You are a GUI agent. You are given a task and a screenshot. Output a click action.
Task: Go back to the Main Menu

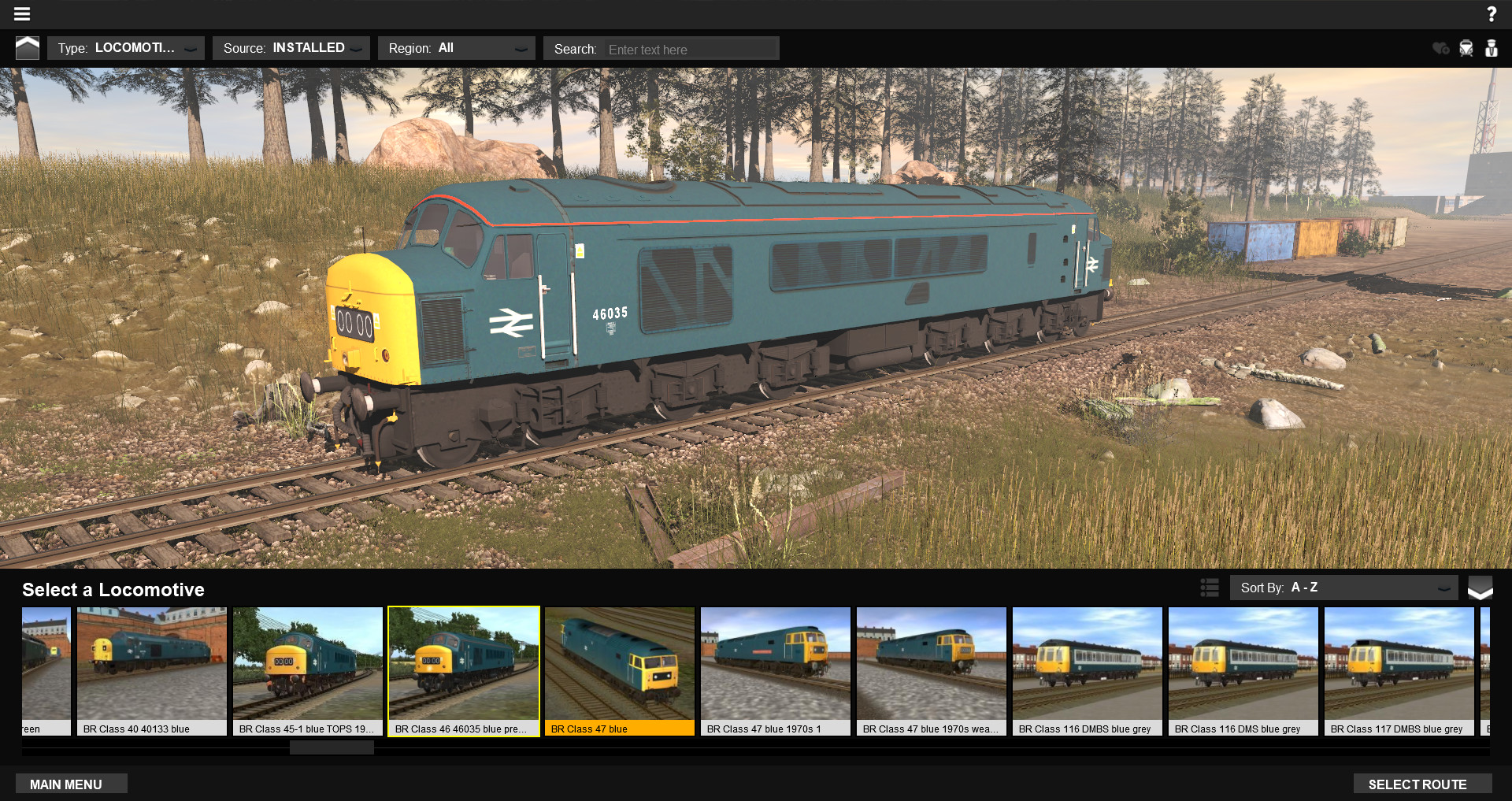[x=71, y=784]
